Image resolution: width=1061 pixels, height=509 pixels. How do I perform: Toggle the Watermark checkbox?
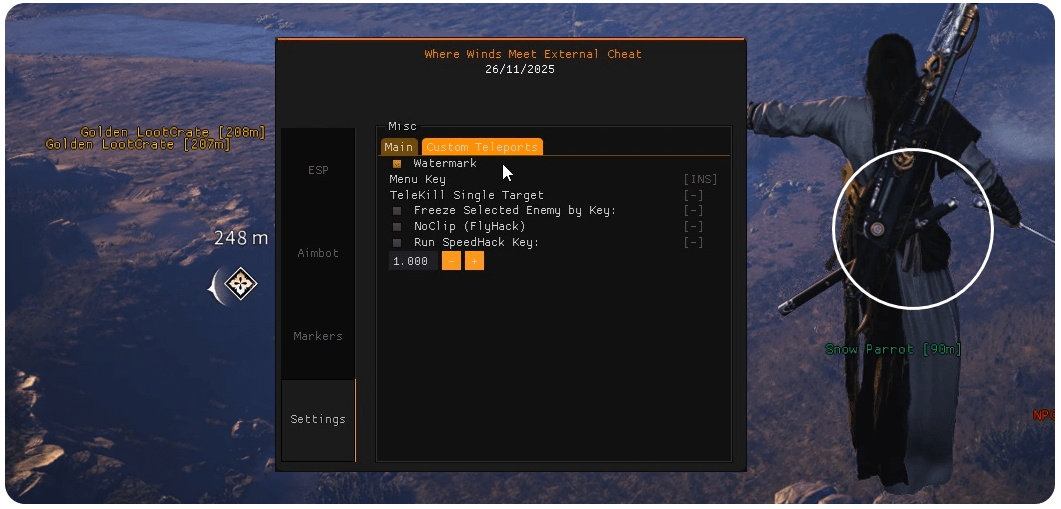click(x=397, y=163)
